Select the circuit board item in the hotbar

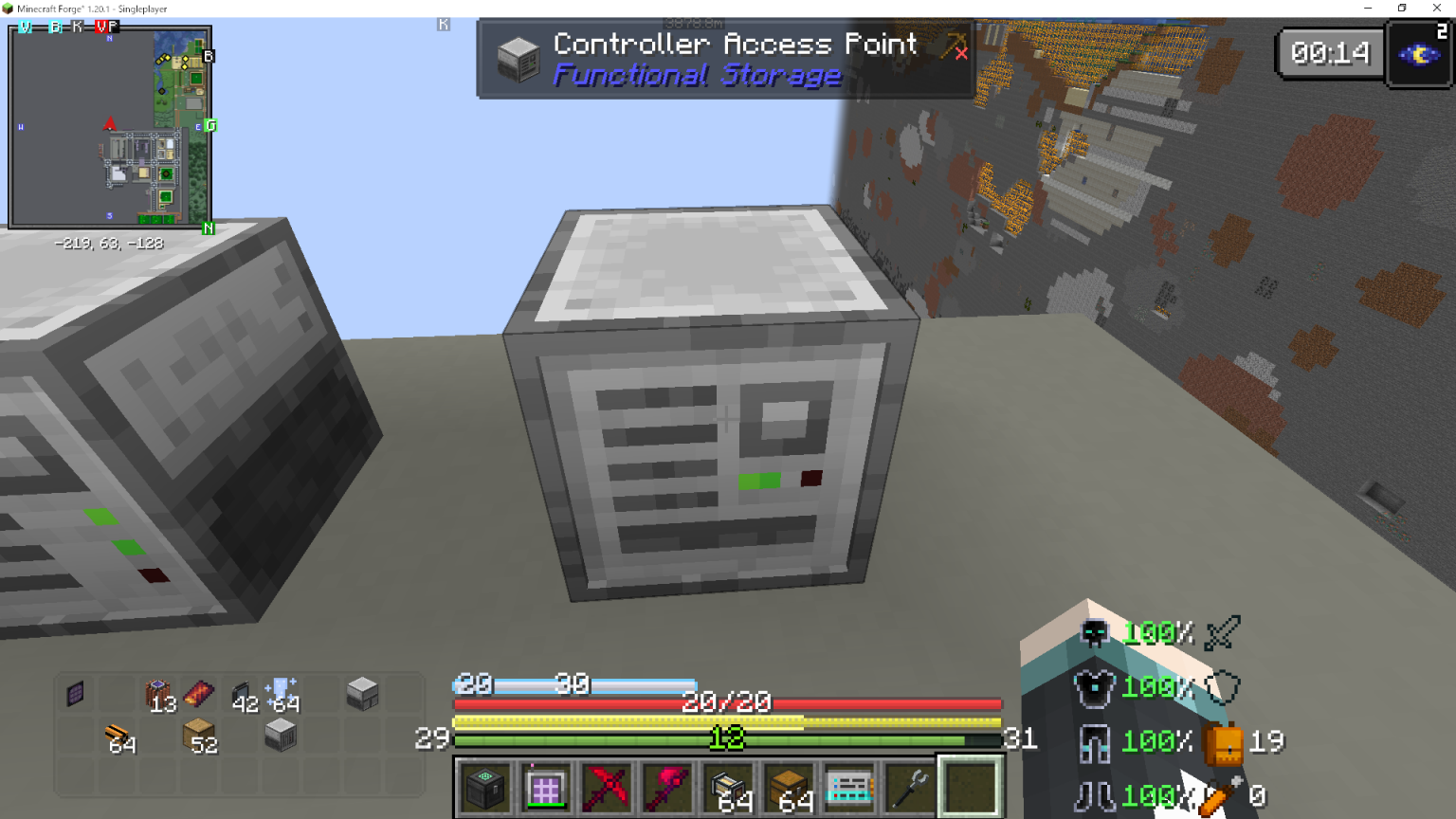[x=849, y=787]
